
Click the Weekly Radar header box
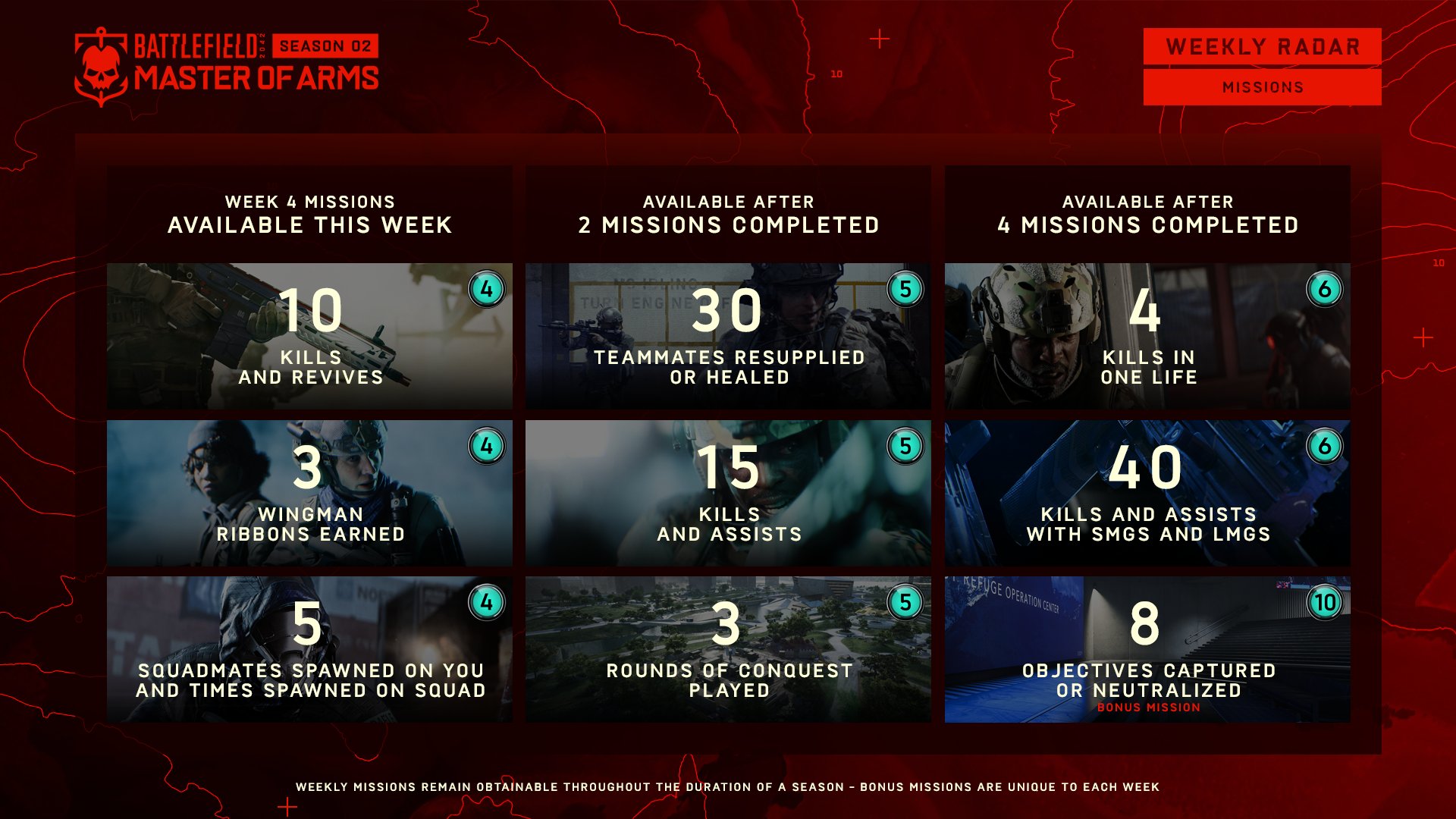pos(1262,47)
